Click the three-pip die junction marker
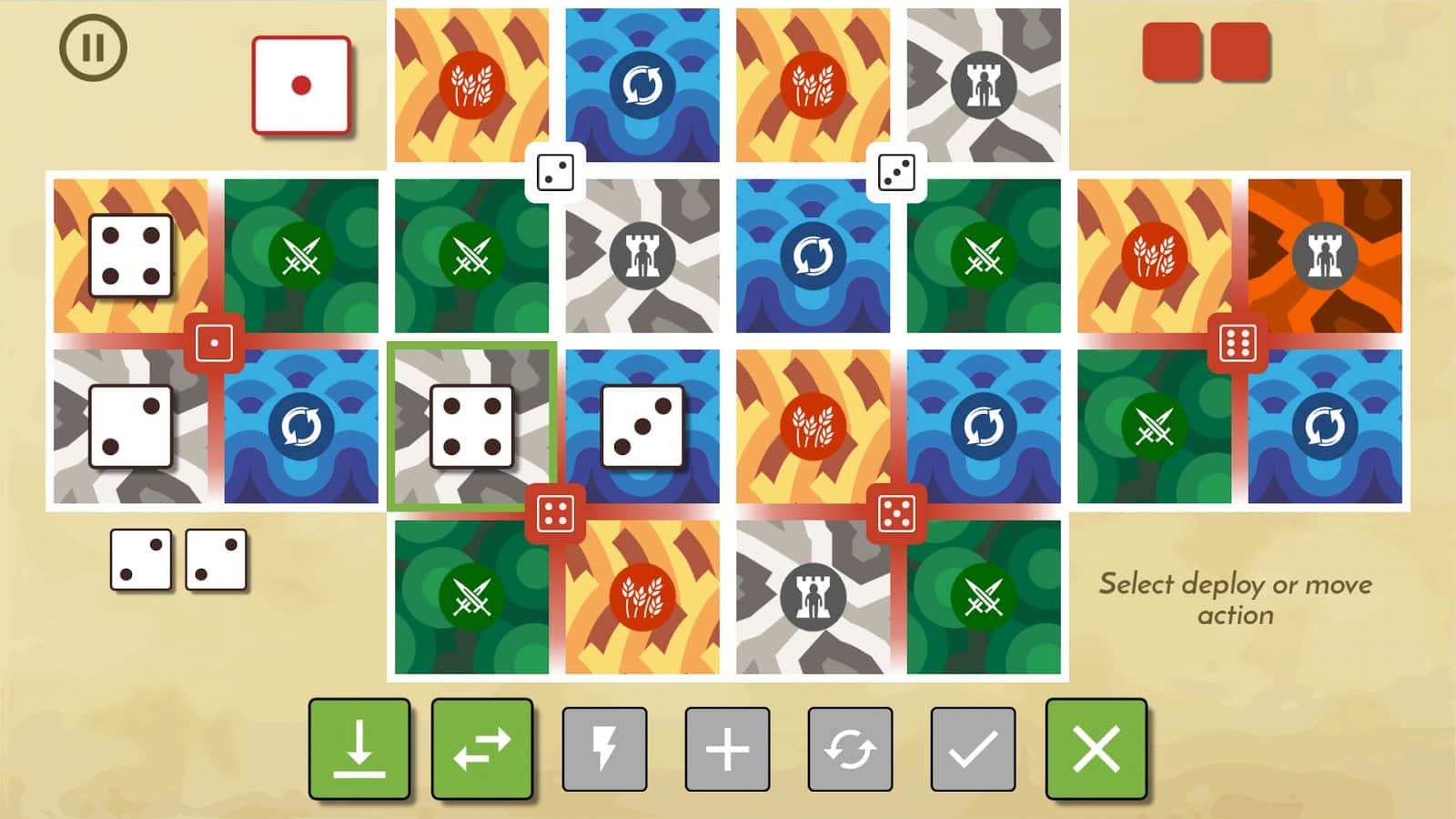This screenshot has height=819, width=1456. point(896,173)
